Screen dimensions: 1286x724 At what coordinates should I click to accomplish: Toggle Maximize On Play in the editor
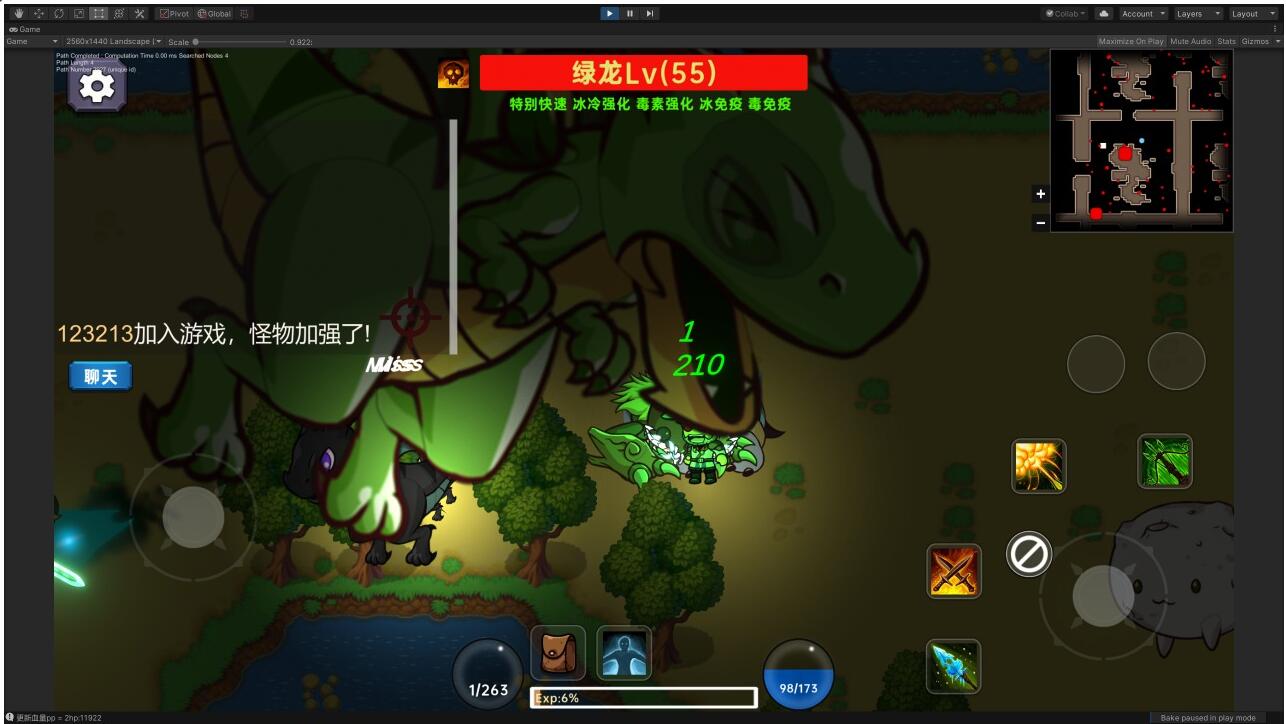1130,41
